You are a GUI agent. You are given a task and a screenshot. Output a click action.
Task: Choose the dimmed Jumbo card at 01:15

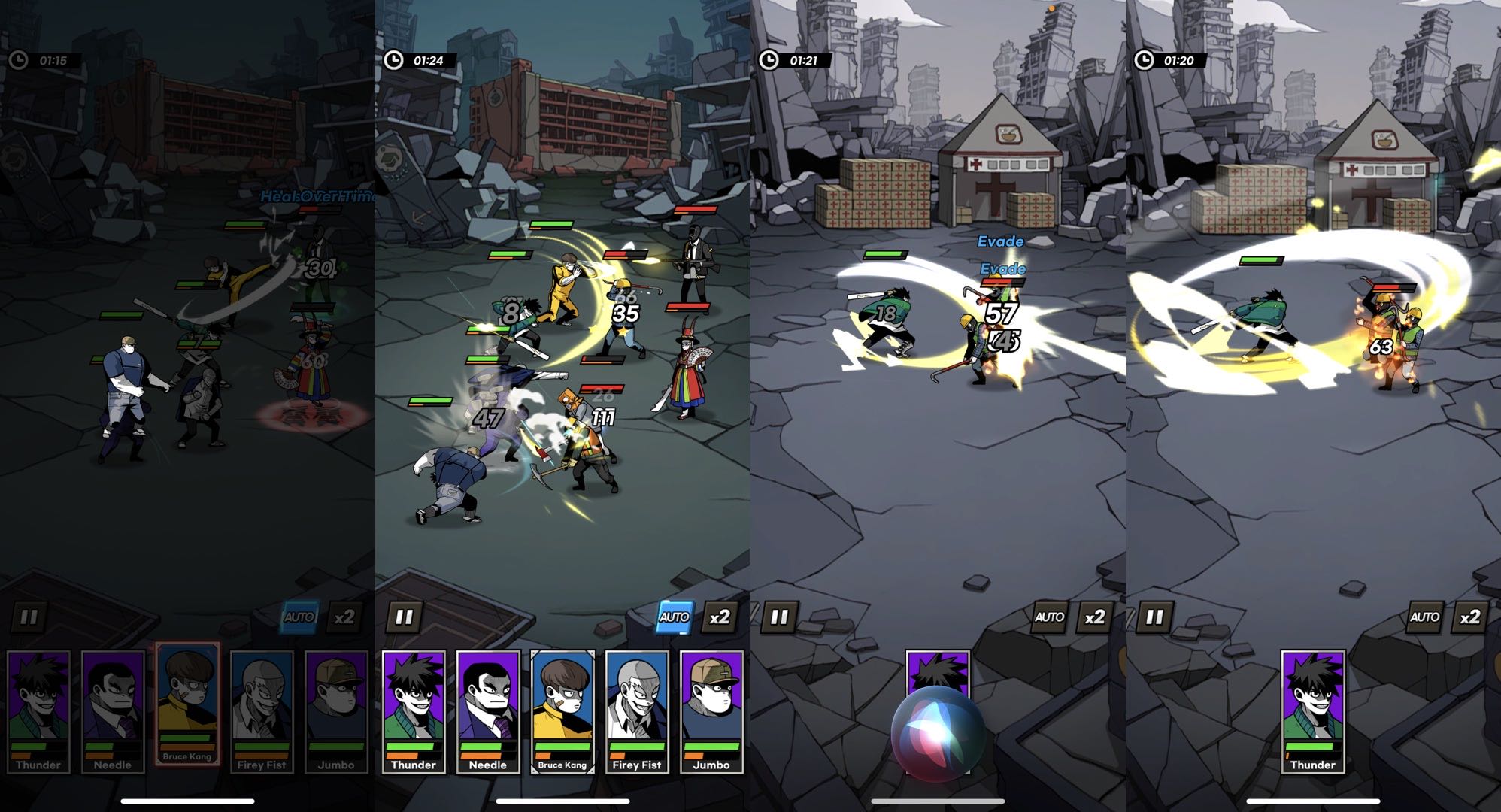[x=336, y=710]
